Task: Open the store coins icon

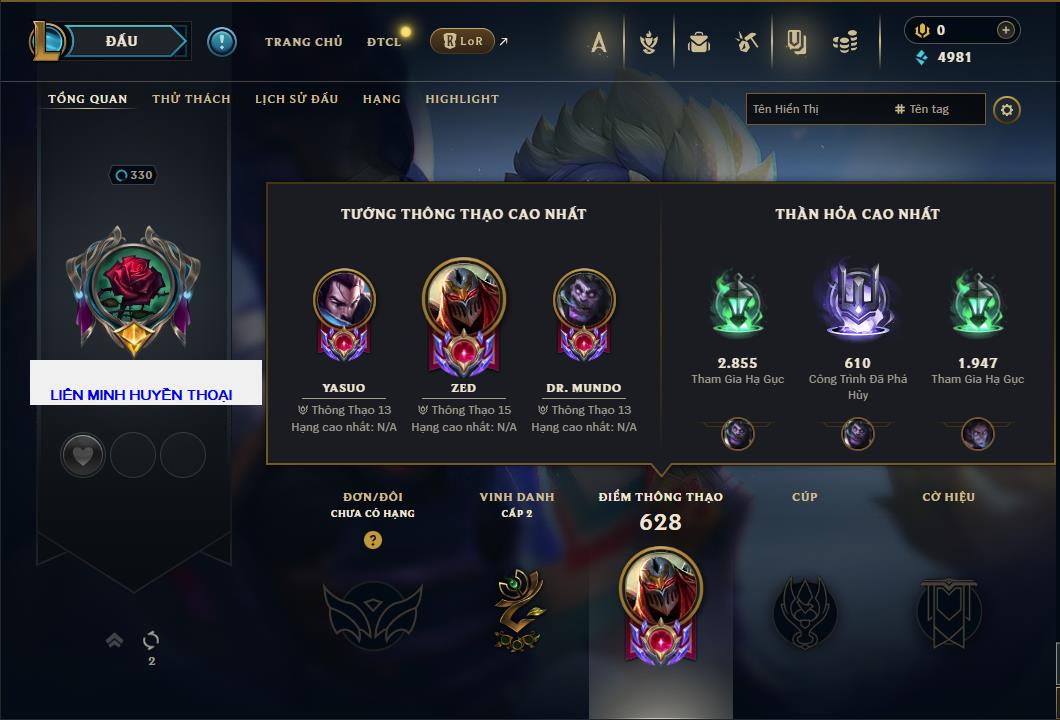Action: click(846, 42)
